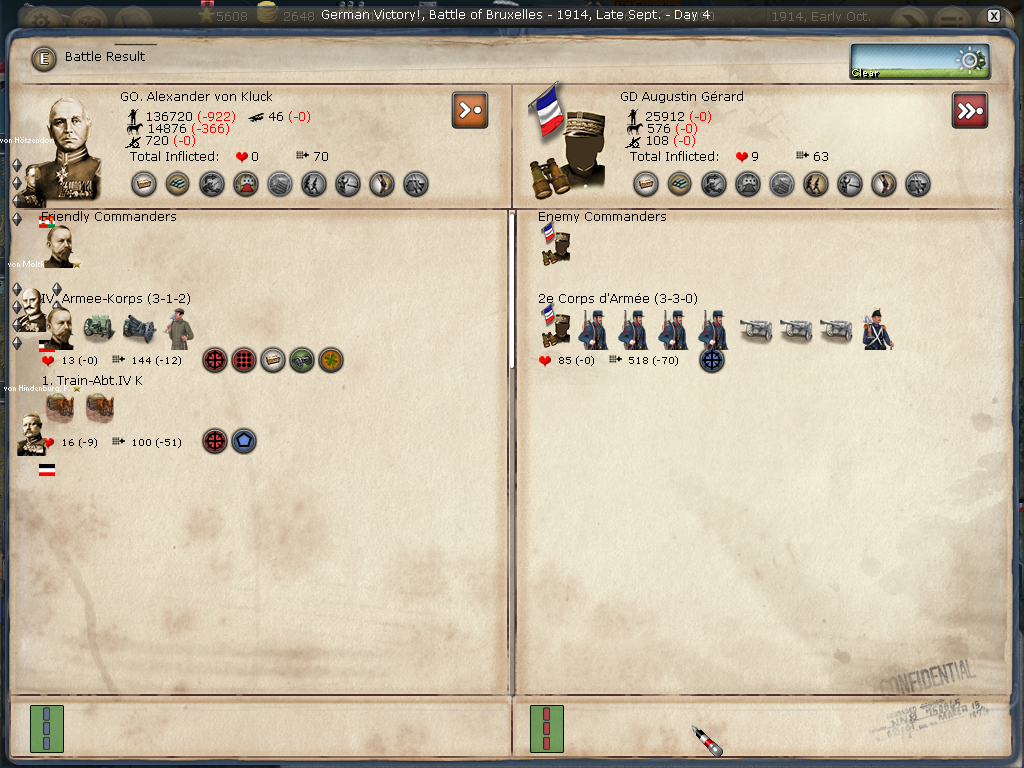Image resolution: width=1024 pixels, height=768 pixels.
Task: Click the green clover ability icon
Action: [331, 360]
